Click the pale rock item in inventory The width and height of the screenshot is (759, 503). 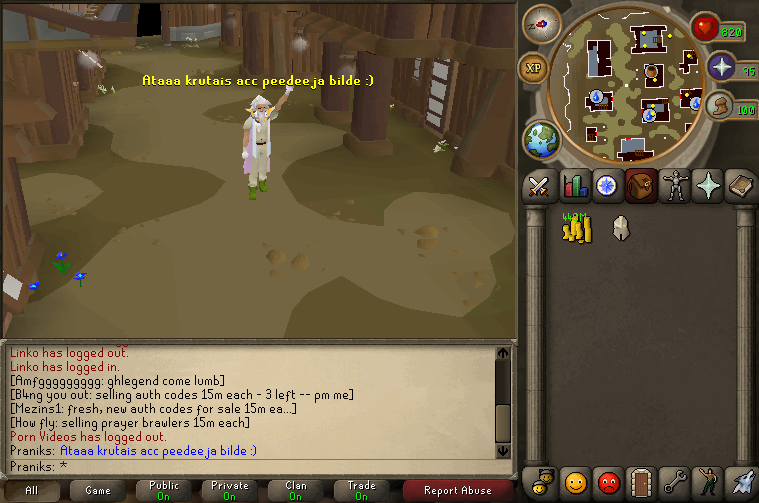[x=620, y=229]
